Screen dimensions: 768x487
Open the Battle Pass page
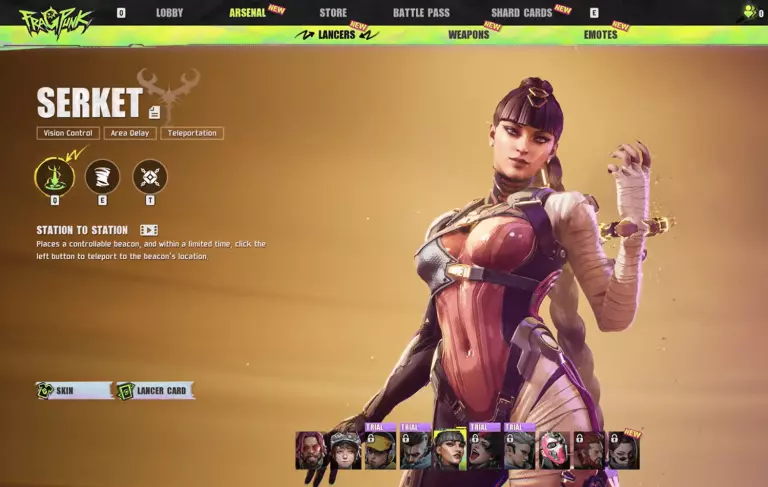pyautogui.click(x=421, y=13)
